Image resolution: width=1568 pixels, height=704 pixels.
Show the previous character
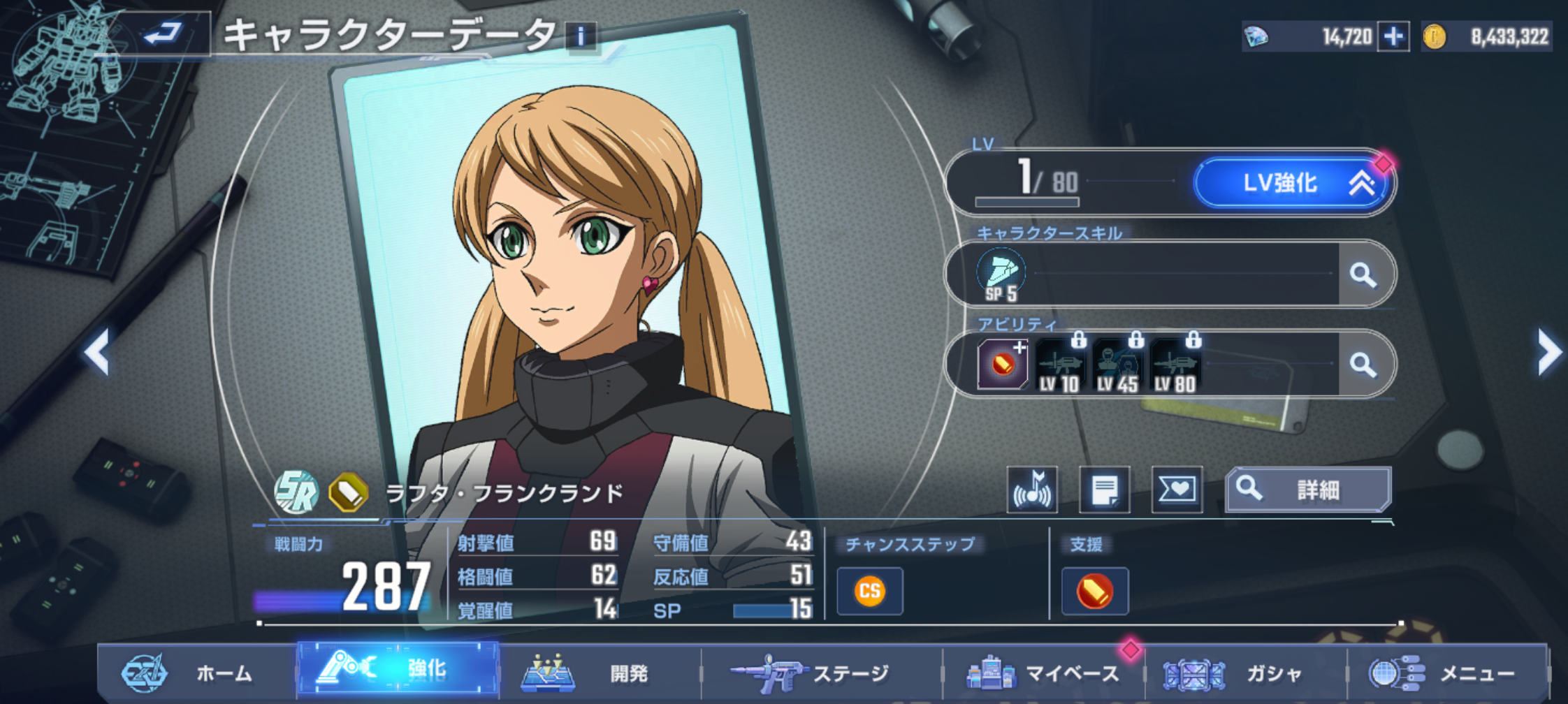tap(97, 351)
